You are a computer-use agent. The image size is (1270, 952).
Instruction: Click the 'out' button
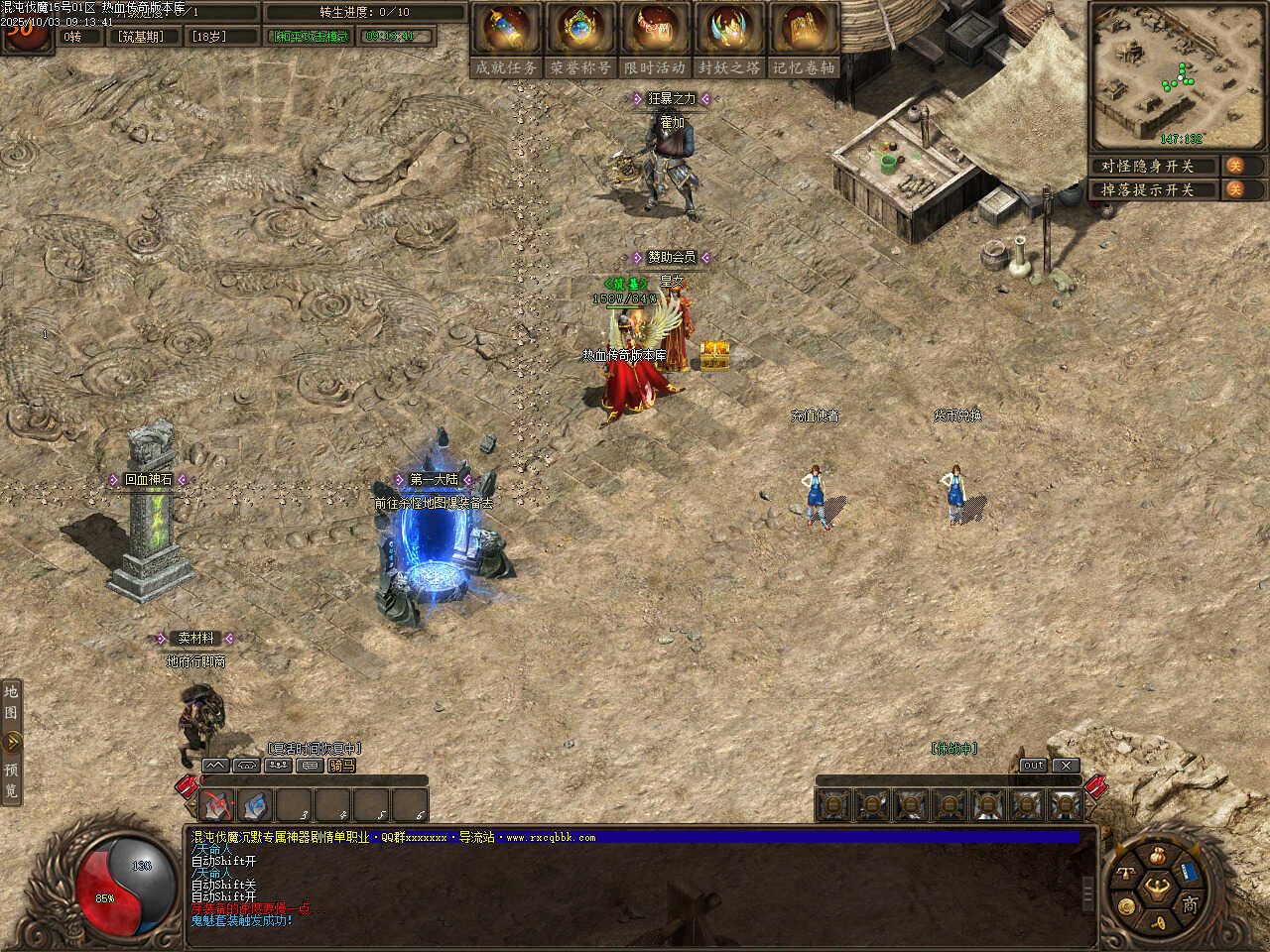pyautogui.click(x=1033, y=766)
